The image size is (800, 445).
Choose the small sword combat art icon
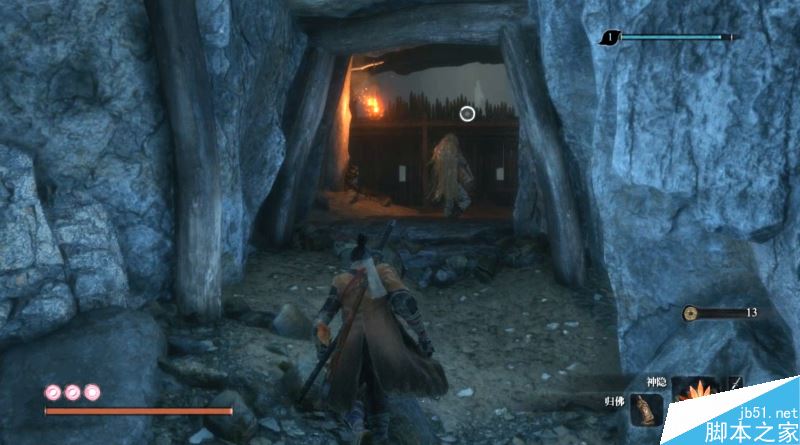click(736, 385)
